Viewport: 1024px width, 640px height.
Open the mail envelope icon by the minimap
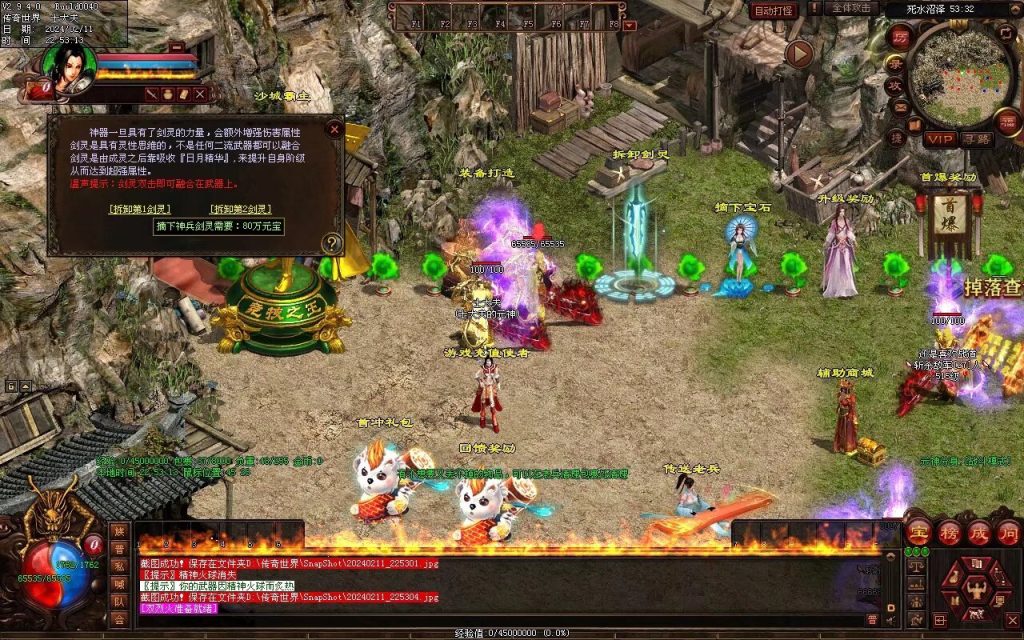coord(899,108)
